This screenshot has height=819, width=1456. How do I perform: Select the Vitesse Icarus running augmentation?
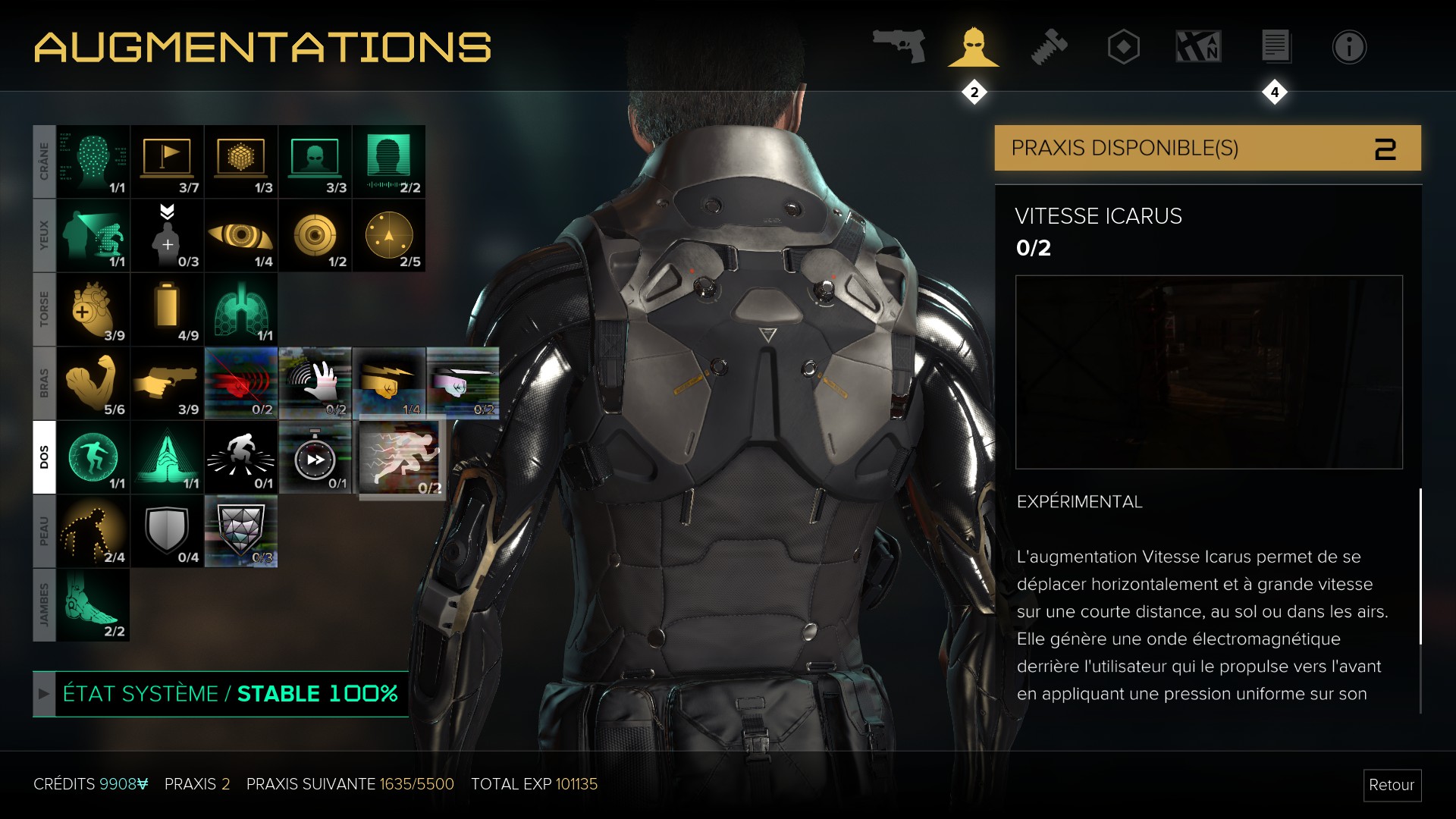[400, 457]
